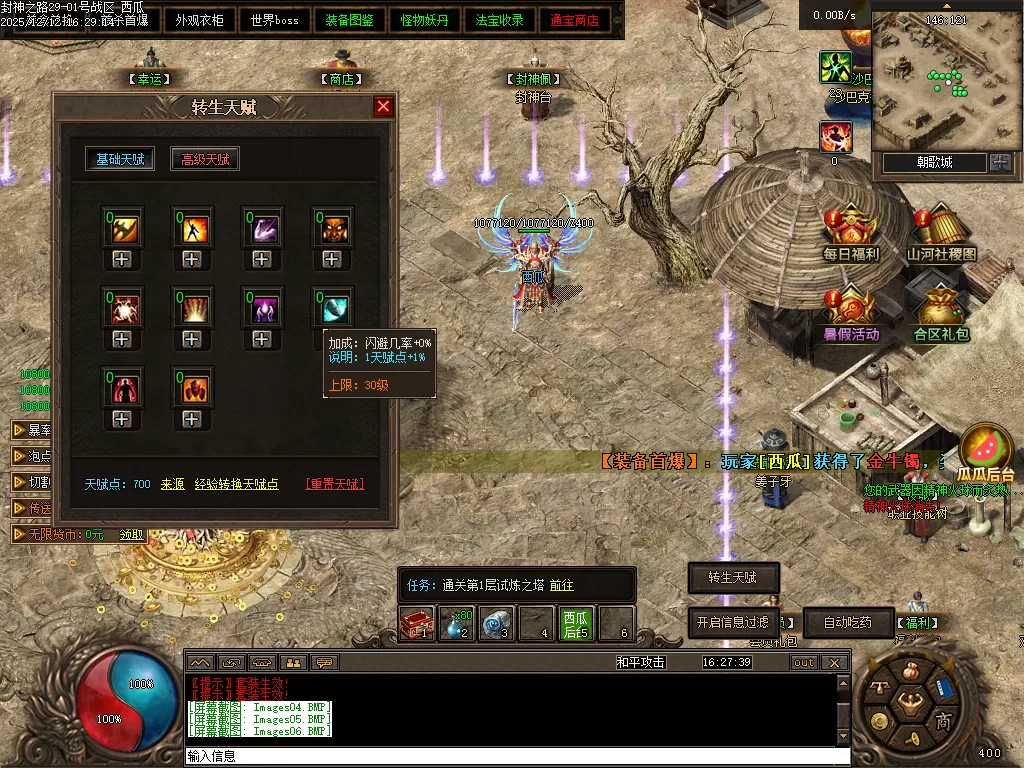
Task: Click the 开启信息过滤 filter button
Action: [733, 622]
